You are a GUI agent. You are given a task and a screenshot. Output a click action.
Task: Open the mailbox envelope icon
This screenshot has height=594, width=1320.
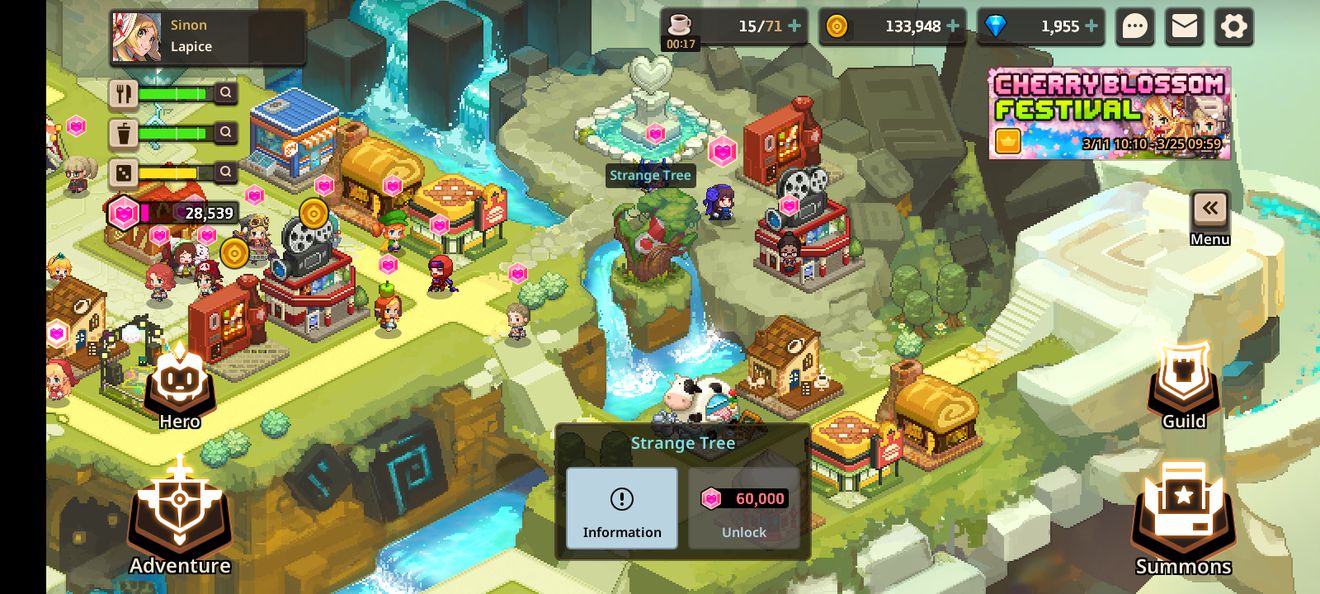[x=1184, y=27]
